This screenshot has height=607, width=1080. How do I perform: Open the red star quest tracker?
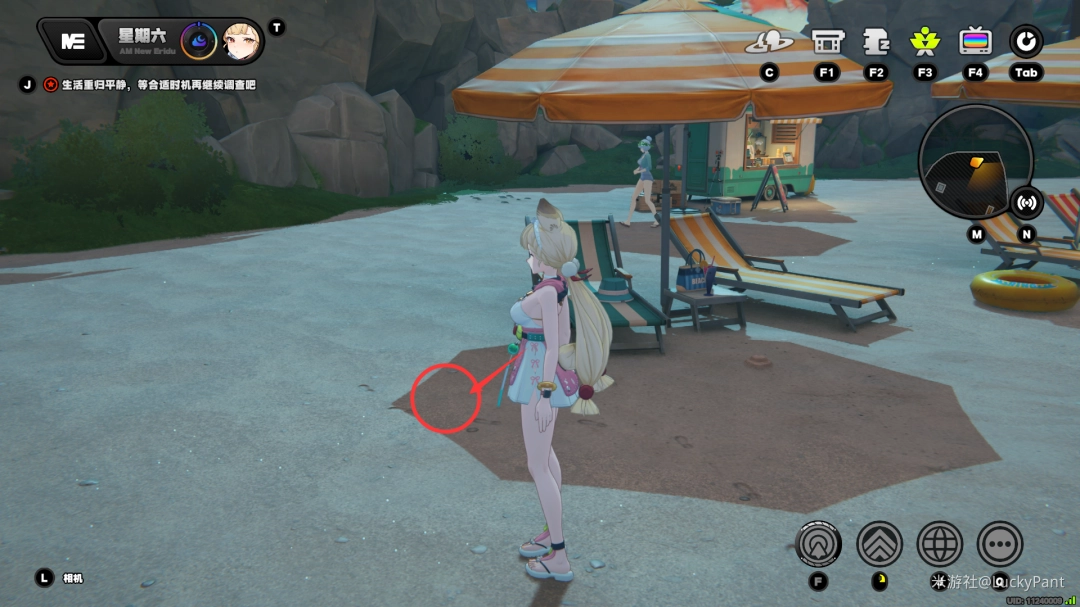coord(51,85)
